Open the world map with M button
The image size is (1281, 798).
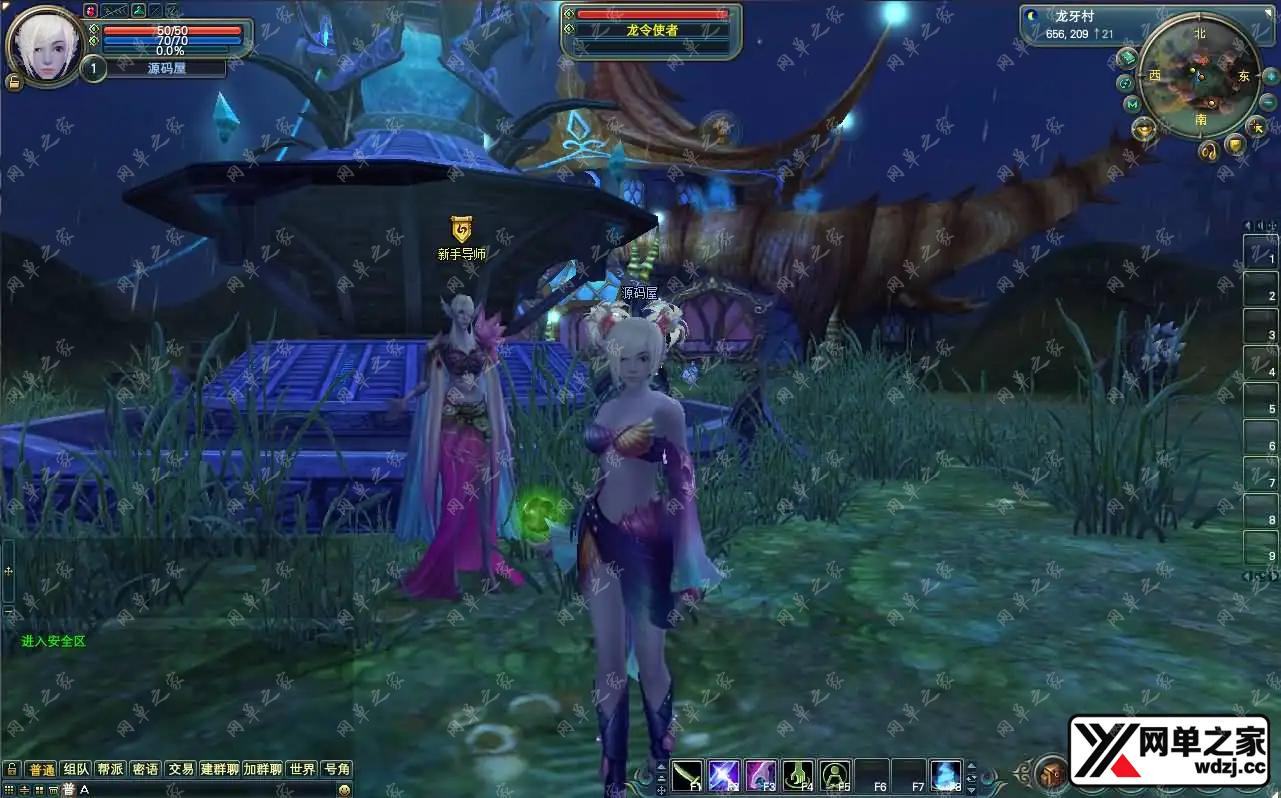click(1132, 104)
